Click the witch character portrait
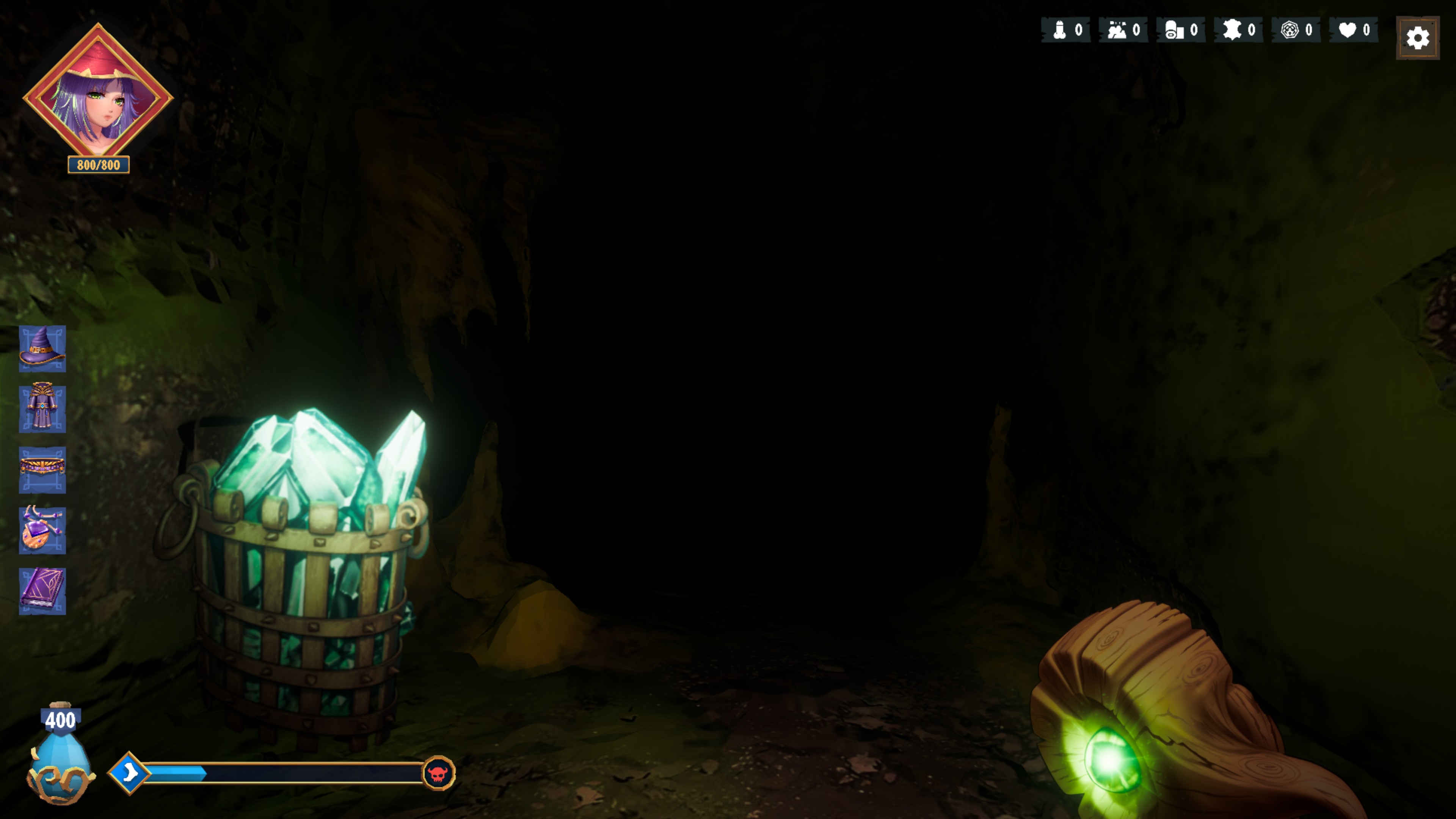Screen dimensions: 1456x819 tap(98, 93)
